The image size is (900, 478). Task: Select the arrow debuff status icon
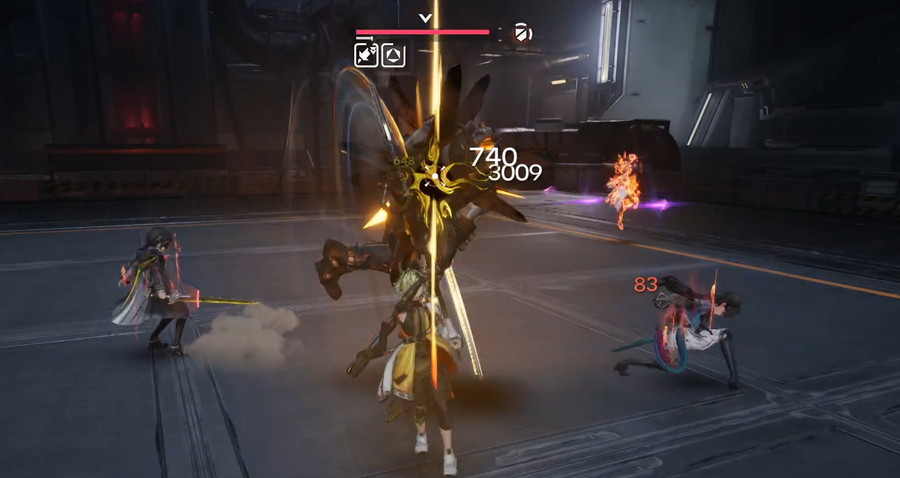tap(366, 55)
